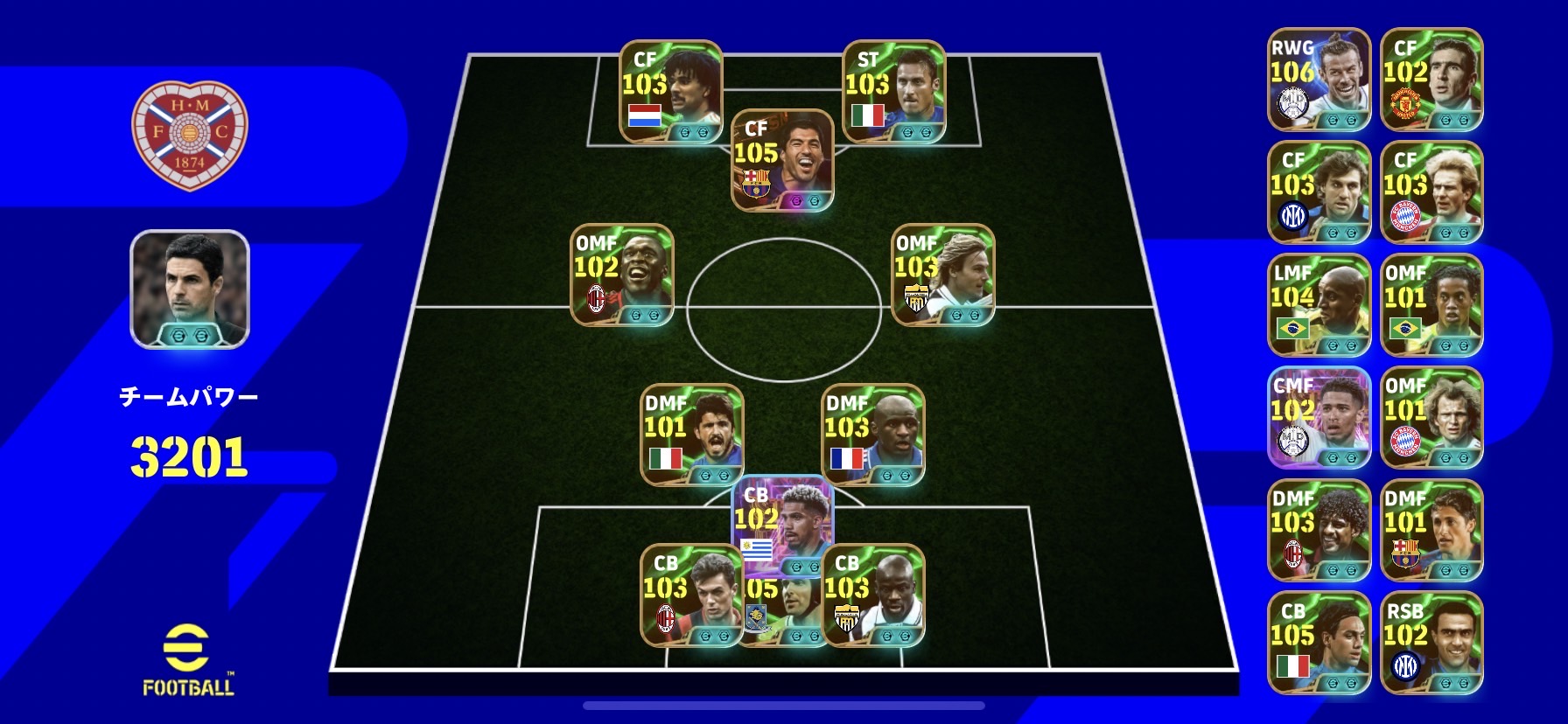Open the manager portrait card
Image resolution: width=1568 pixels, height=724 pixels.
point(190,289)
